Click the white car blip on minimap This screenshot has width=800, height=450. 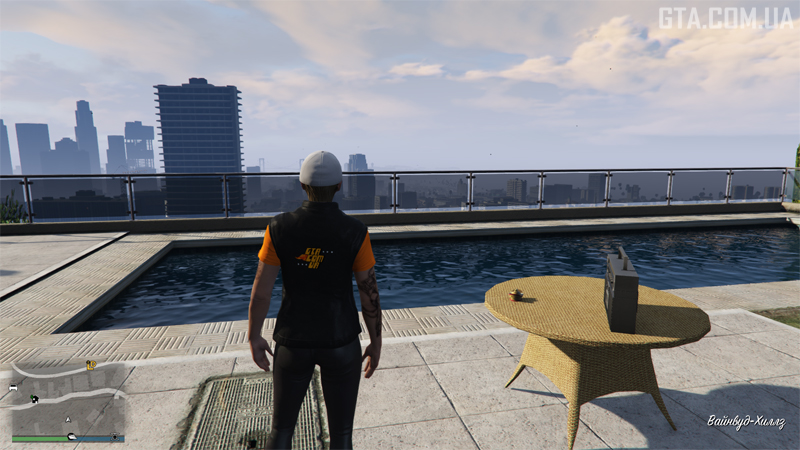pyautogui.click(x=13, y=387)
